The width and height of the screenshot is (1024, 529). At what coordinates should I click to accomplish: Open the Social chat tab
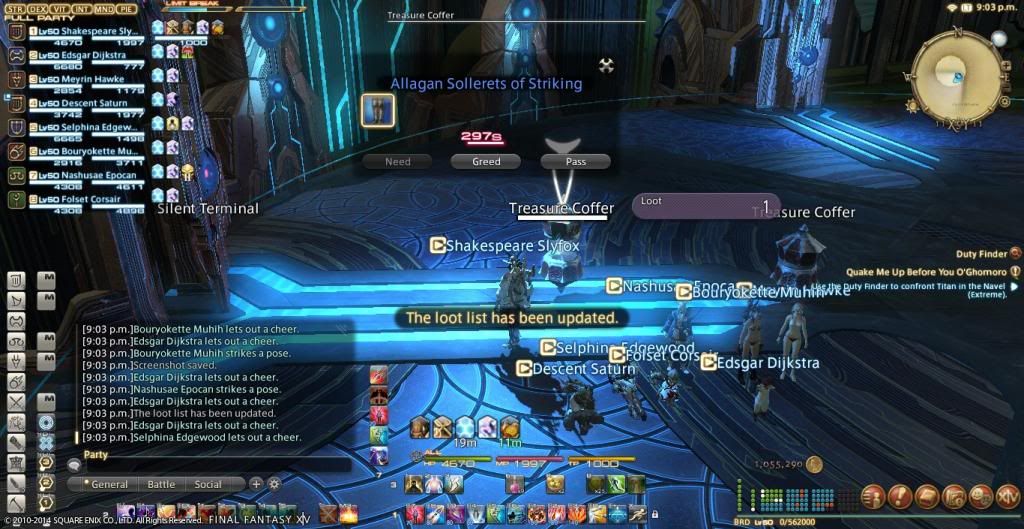[208, 484]
